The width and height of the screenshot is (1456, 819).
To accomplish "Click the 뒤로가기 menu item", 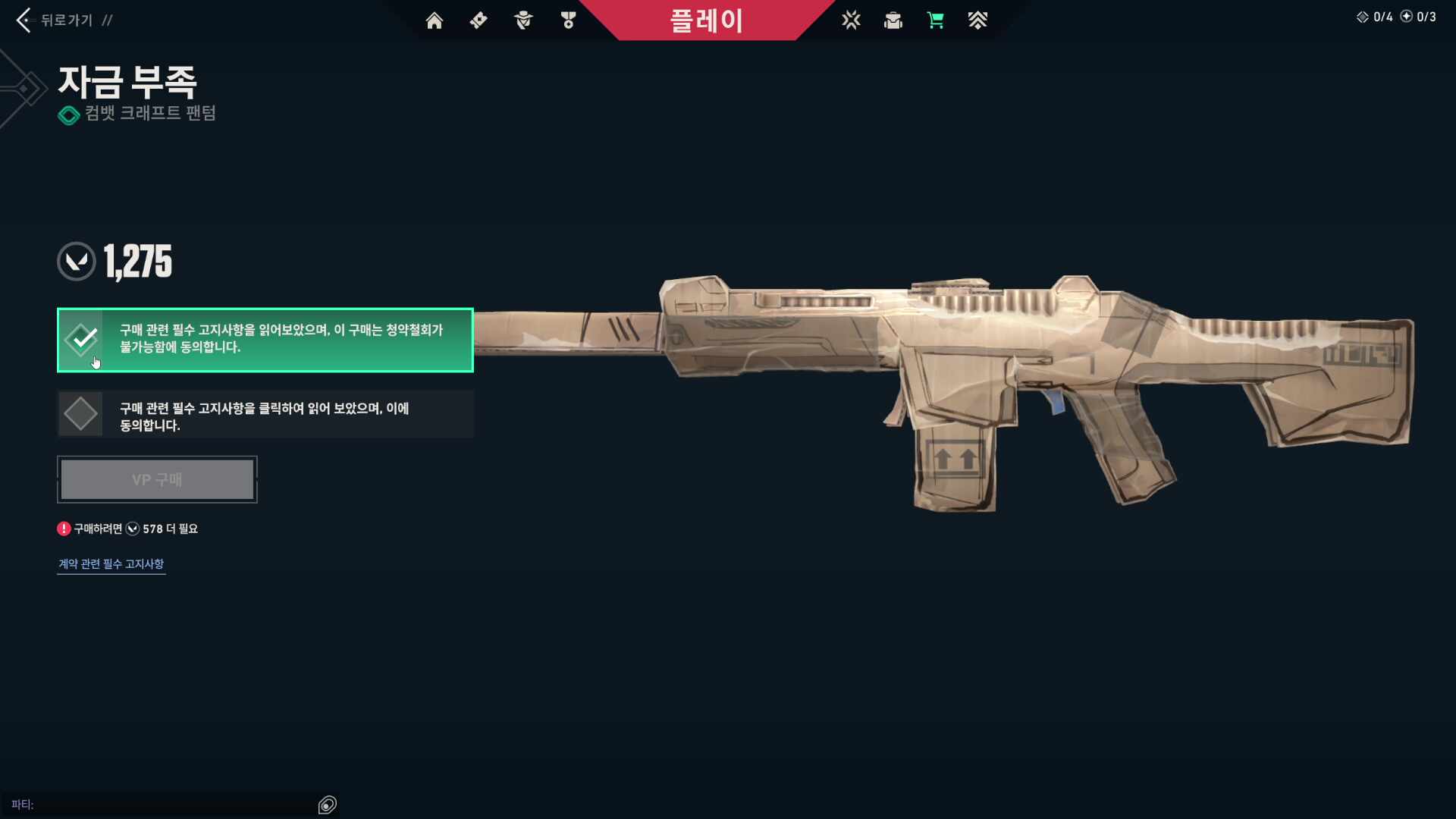I will tap(67, 20).
